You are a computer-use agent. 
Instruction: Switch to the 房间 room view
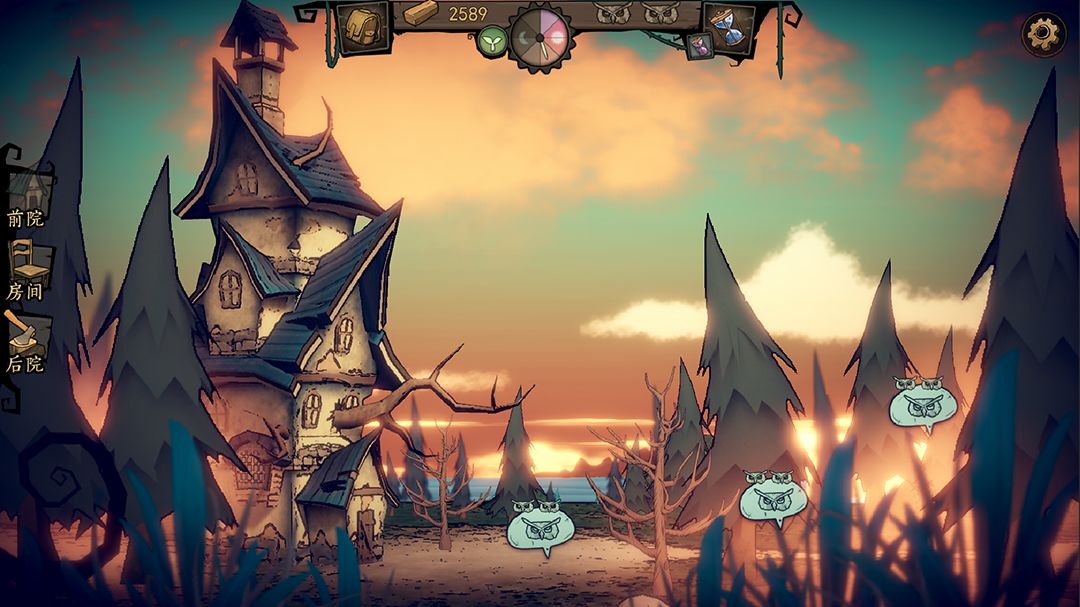coord(27,270)
